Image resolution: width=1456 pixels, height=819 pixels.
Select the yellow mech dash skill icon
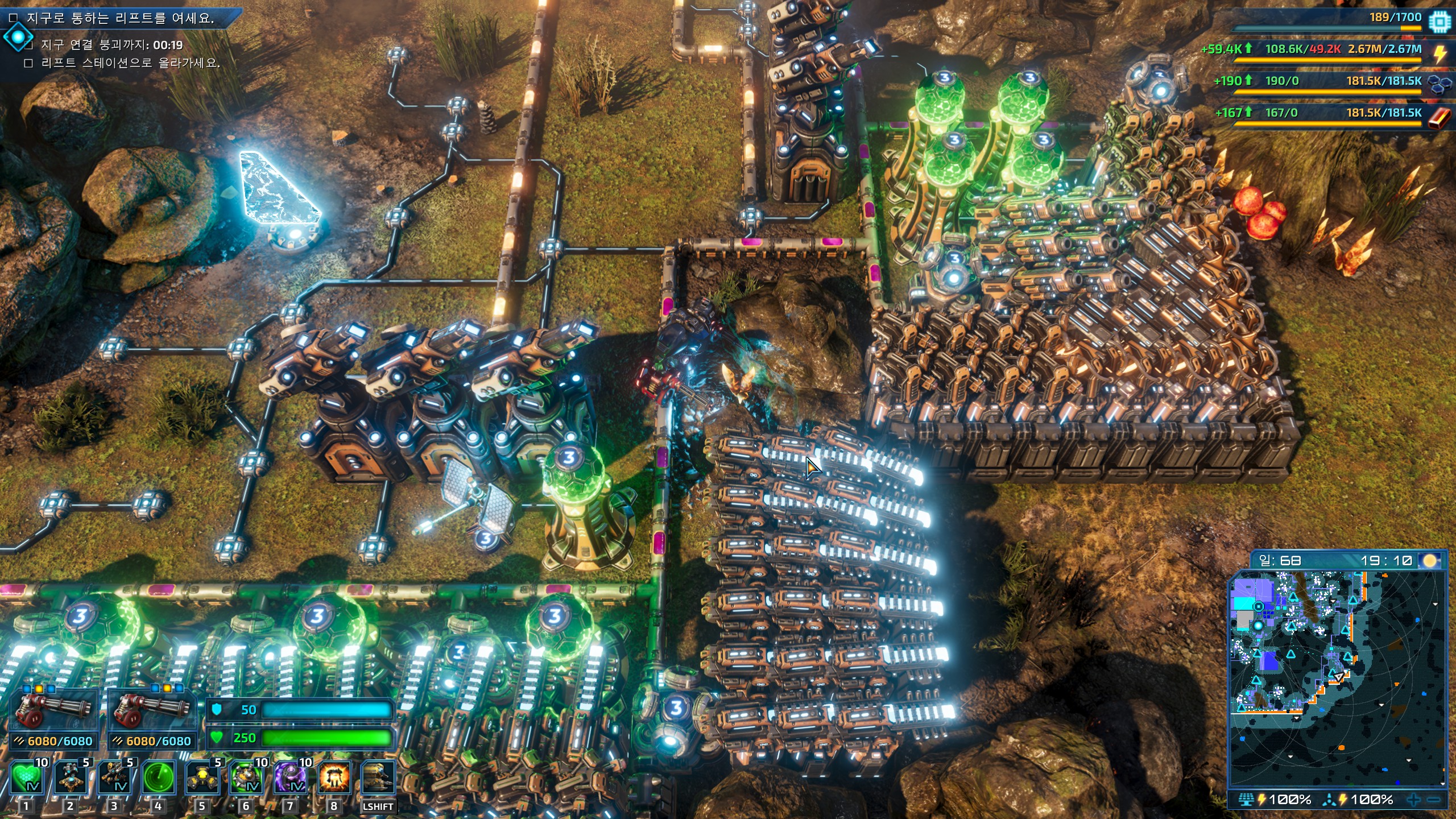pyautogui.click(x=378, y=778)
